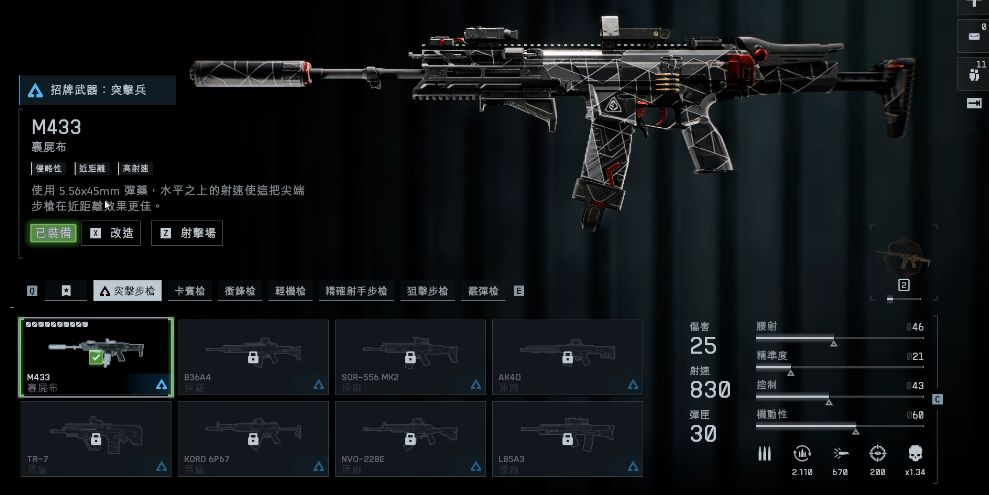Screen dimensions: 989x495
Task: Select the 精確射手步槍 DMR tab
Action: pos(356,291)
